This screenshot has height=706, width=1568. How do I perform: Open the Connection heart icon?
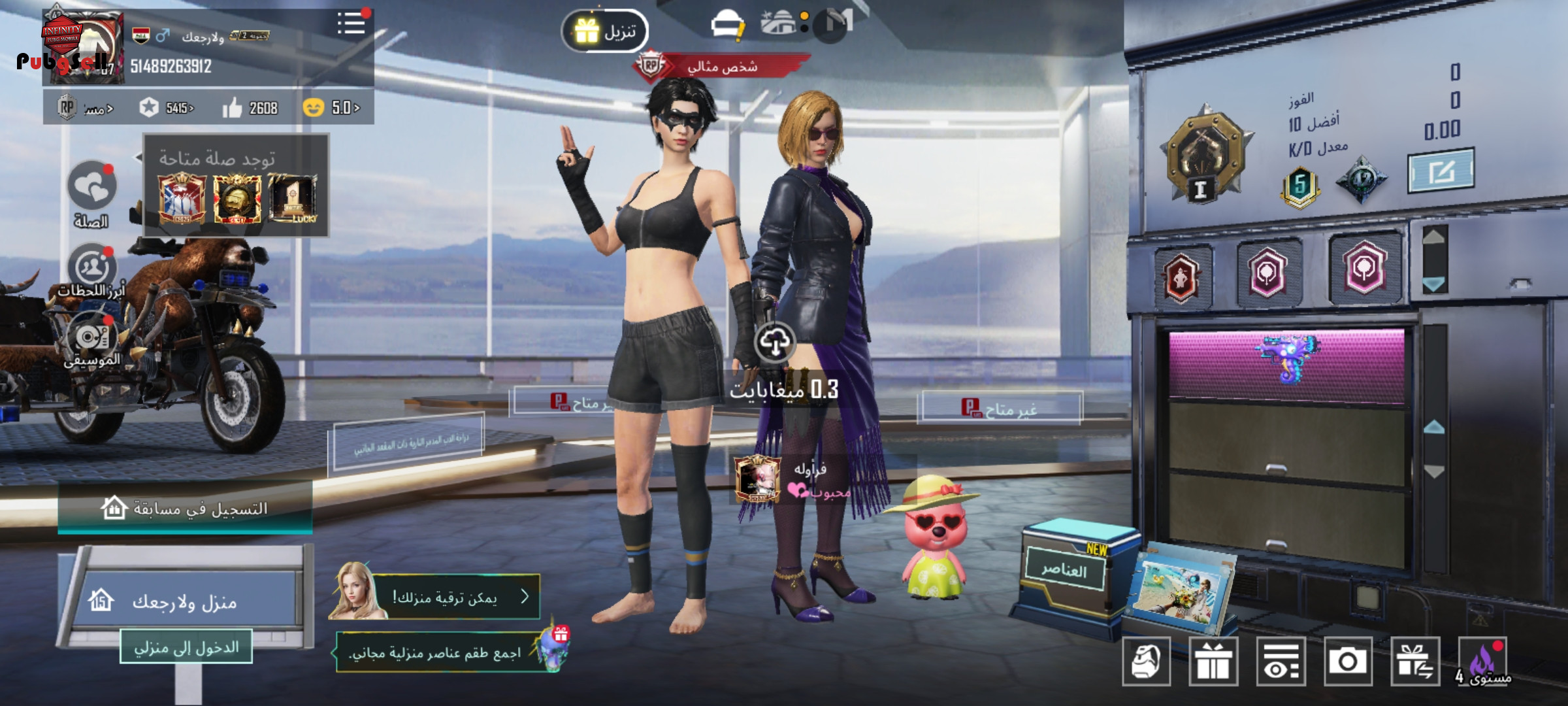coord(92,187)
